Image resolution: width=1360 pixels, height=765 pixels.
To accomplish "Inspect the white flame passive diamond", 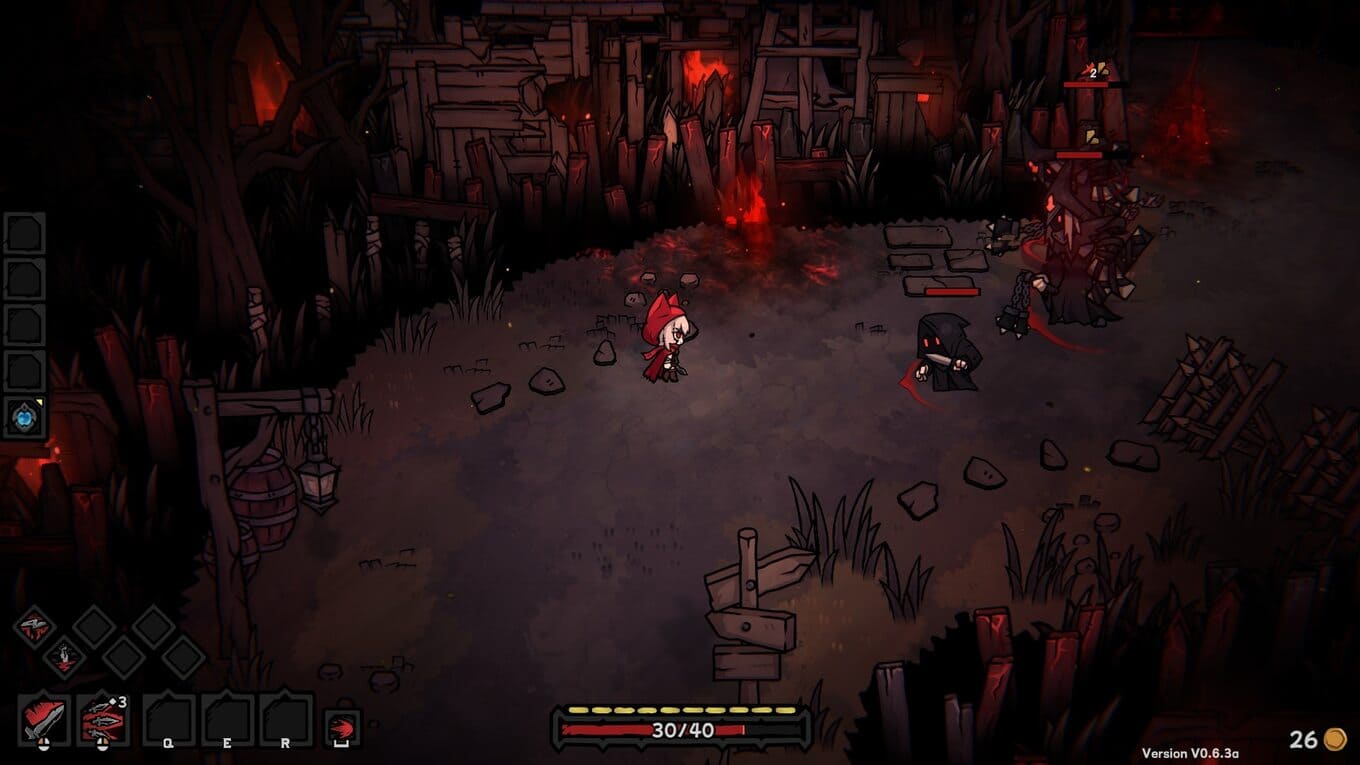I will [64, 657].
